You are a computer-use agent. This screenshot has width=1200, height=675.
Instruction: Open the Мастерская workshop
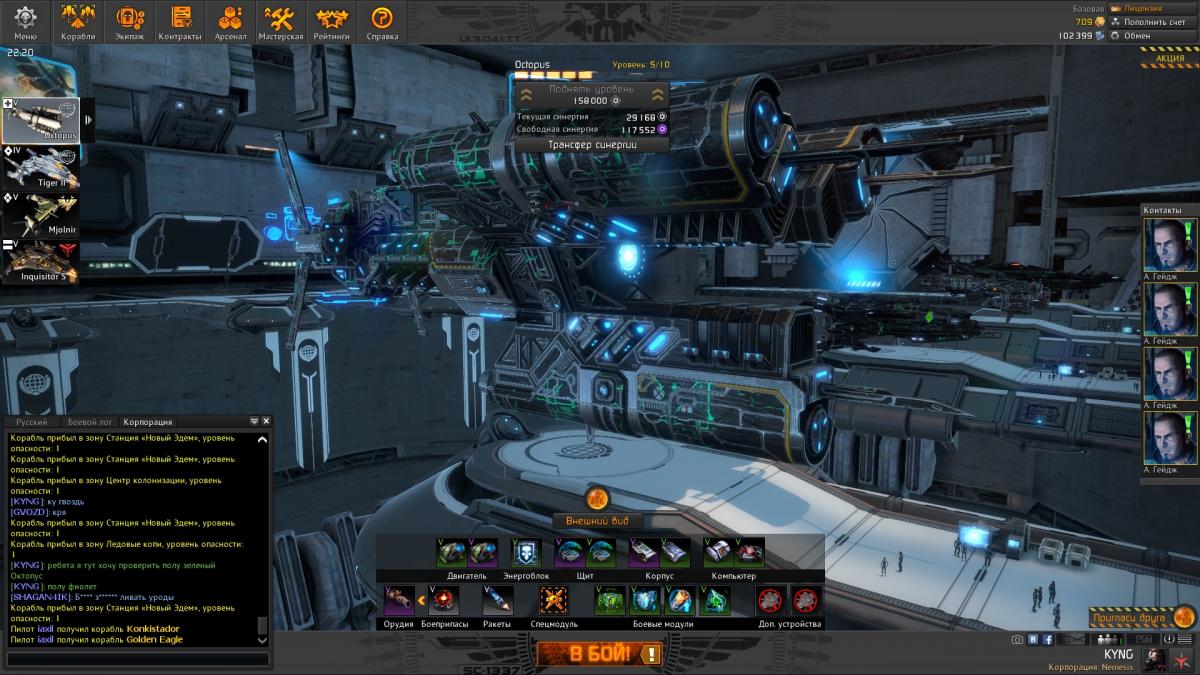click(280, 22)
